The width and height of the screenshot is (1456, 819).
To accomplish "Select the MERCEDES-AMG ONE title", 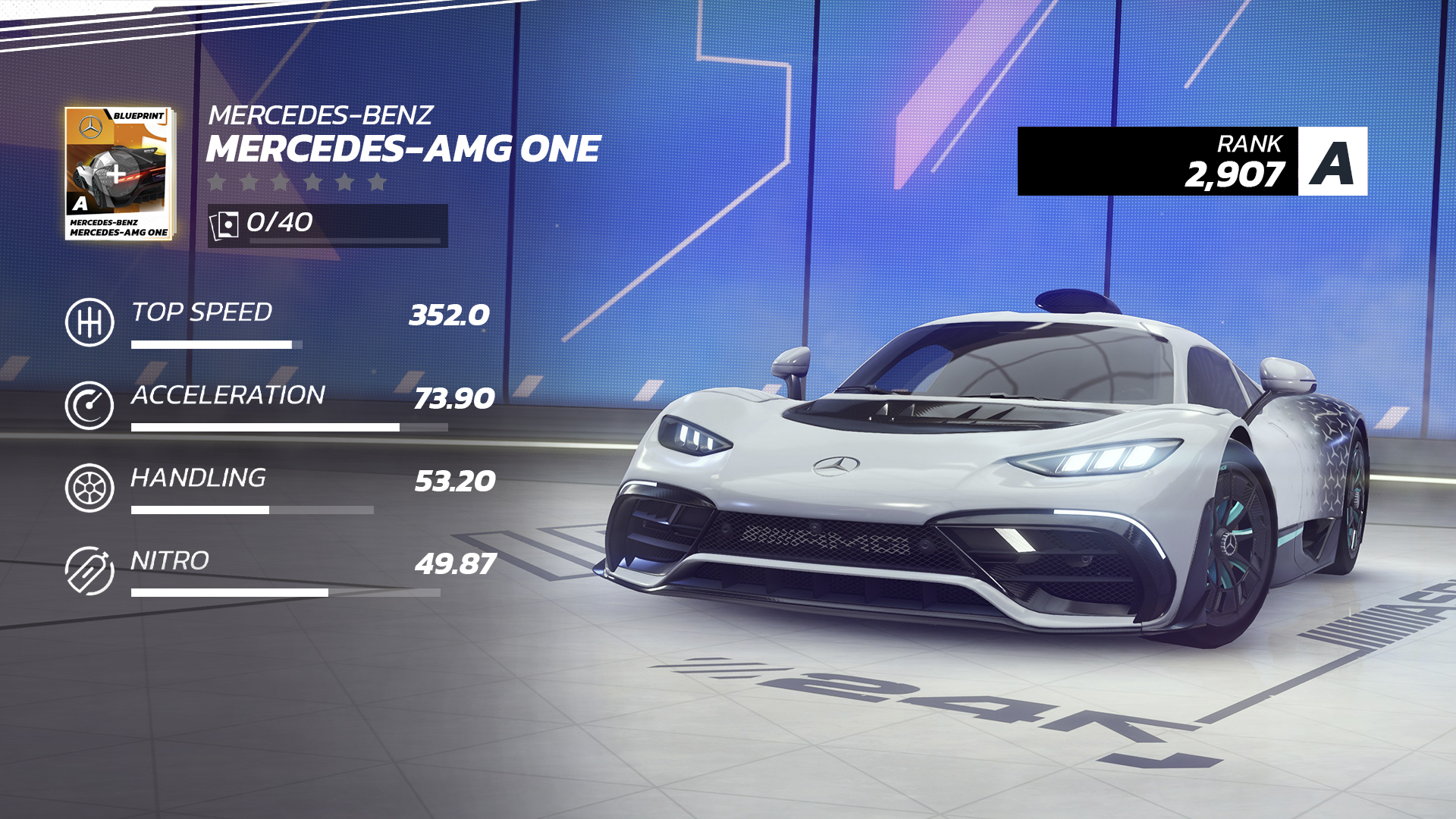I will point(402,149).
